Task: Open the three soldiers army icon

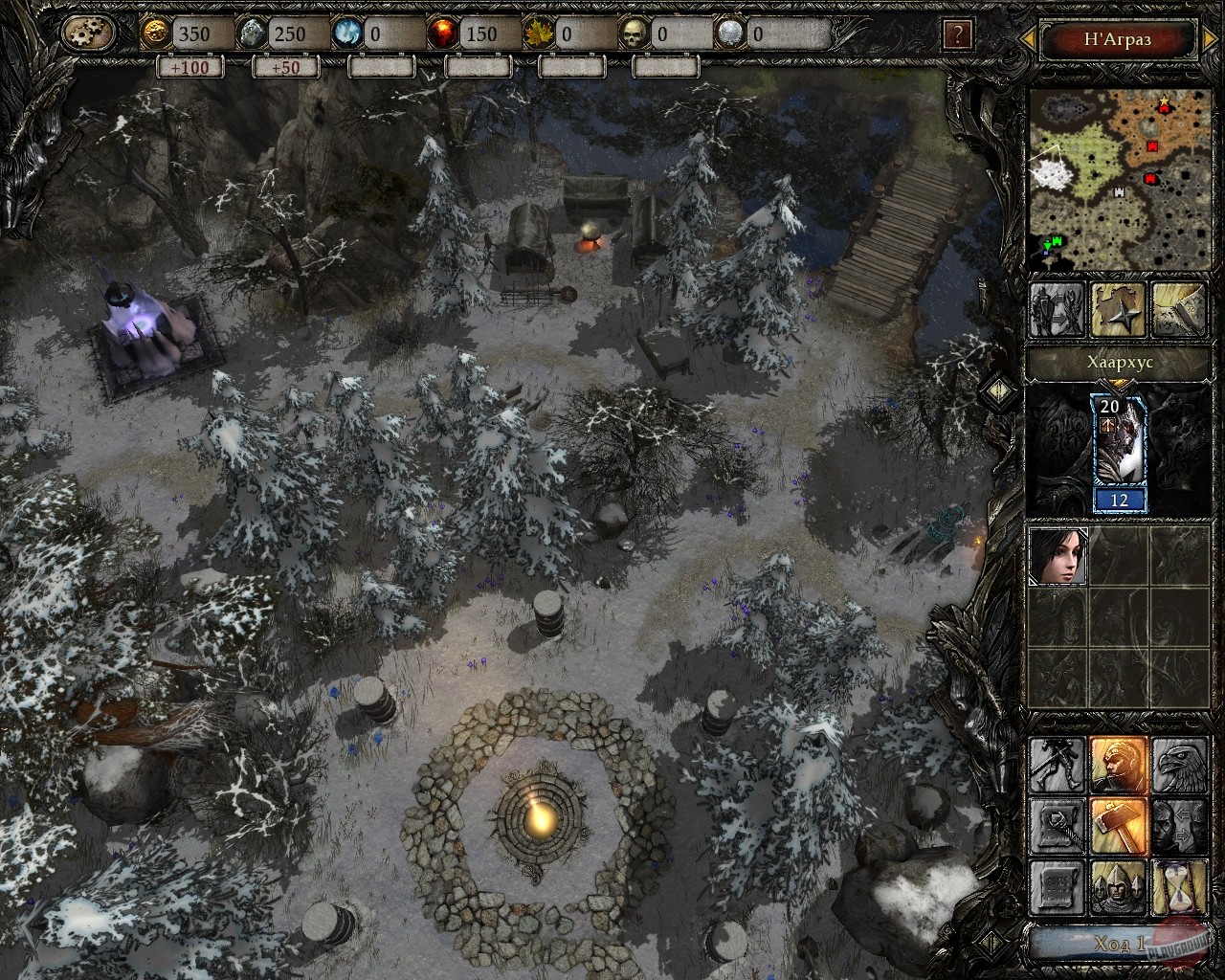Action: 1118,886
